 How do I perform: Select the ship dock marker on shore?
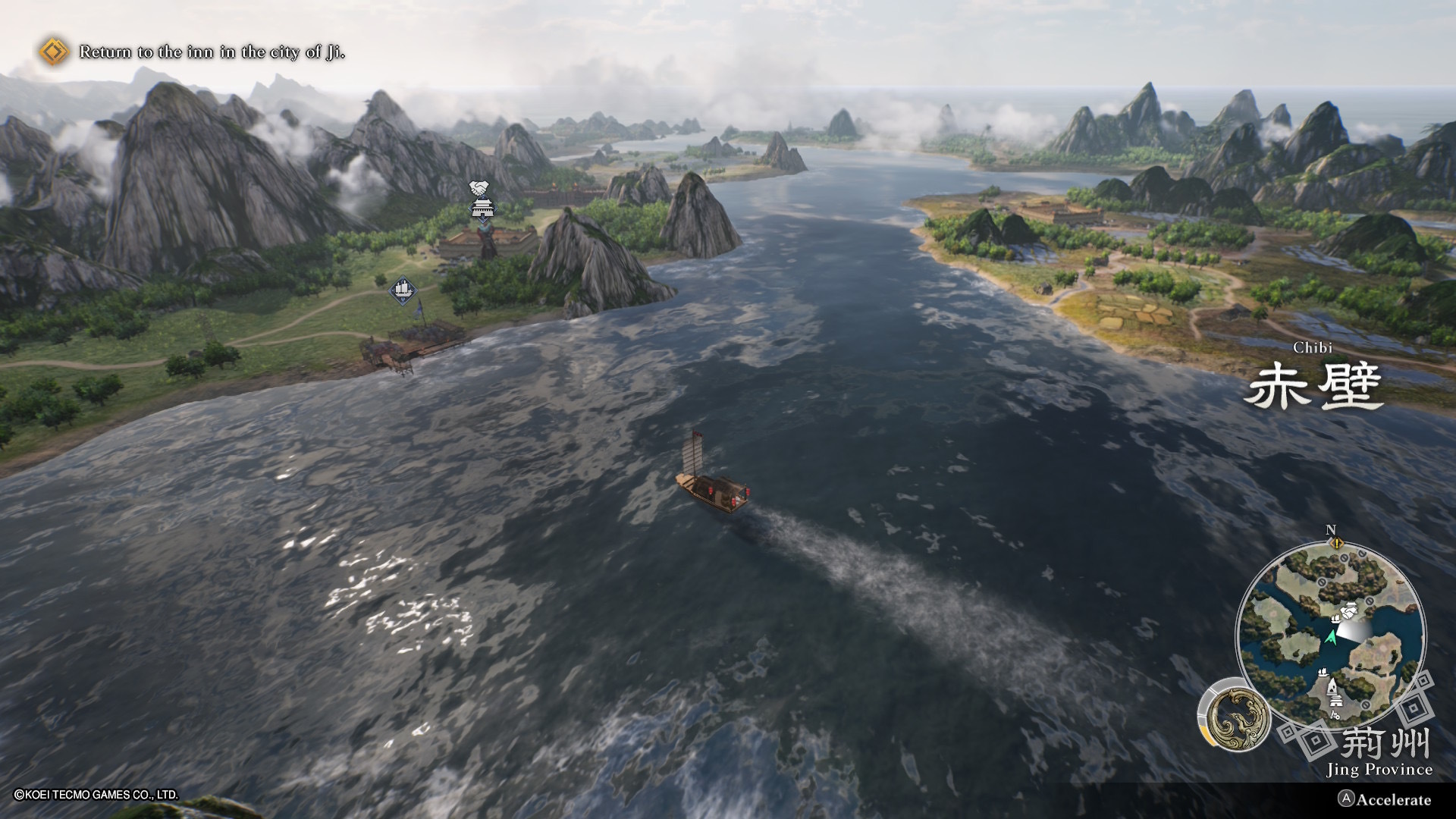402,290
